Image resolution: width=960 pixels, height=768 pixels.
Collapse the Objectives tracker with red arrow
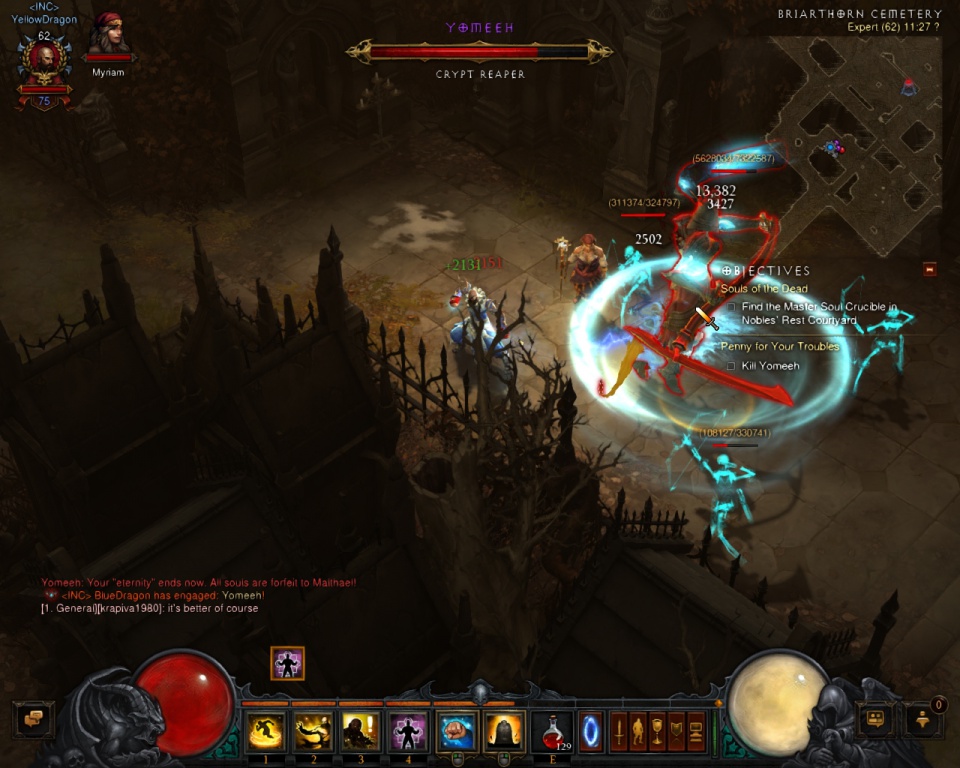click(x=930, y=269)
